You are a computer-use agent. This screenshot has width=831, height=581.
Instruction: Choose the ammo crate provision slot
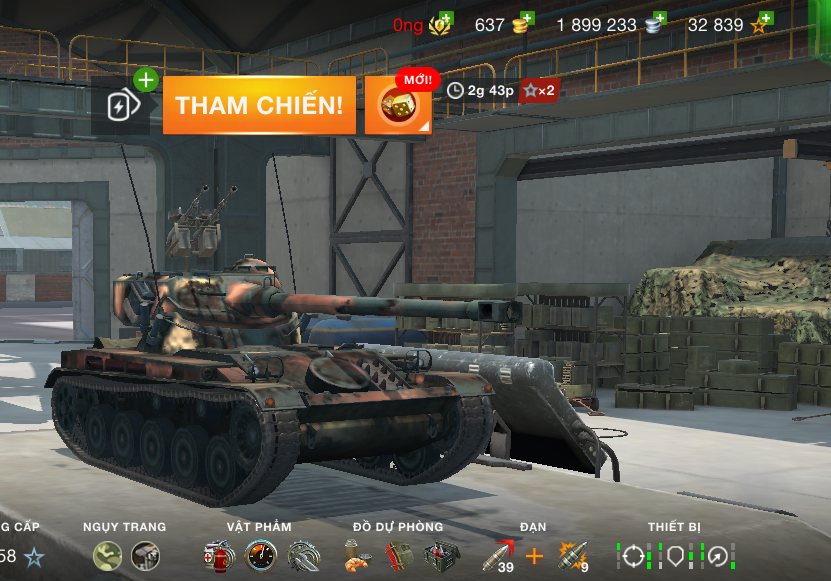click(440, 556)
